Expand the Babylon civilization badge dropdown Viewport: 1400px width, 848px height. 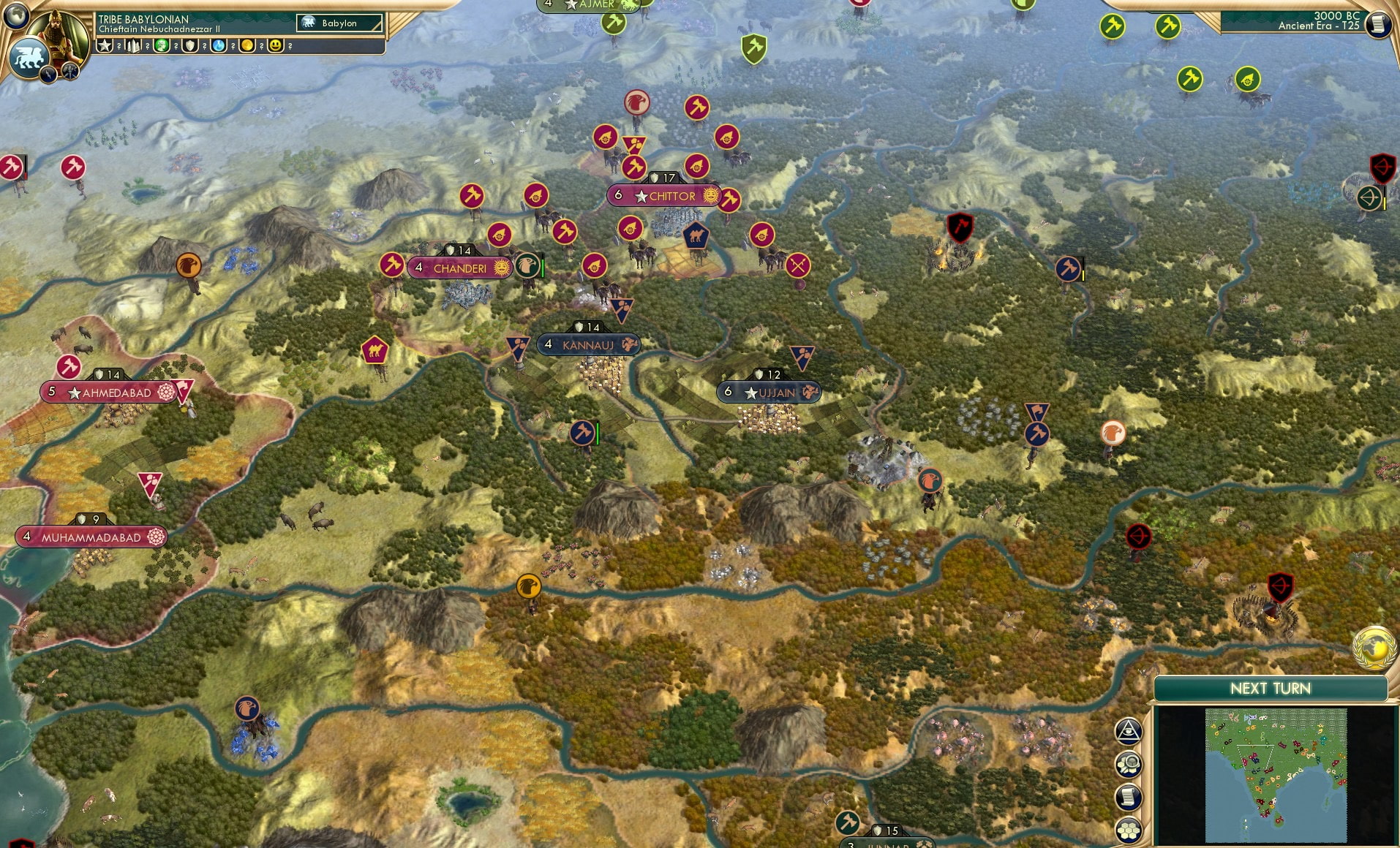[338, 23]
